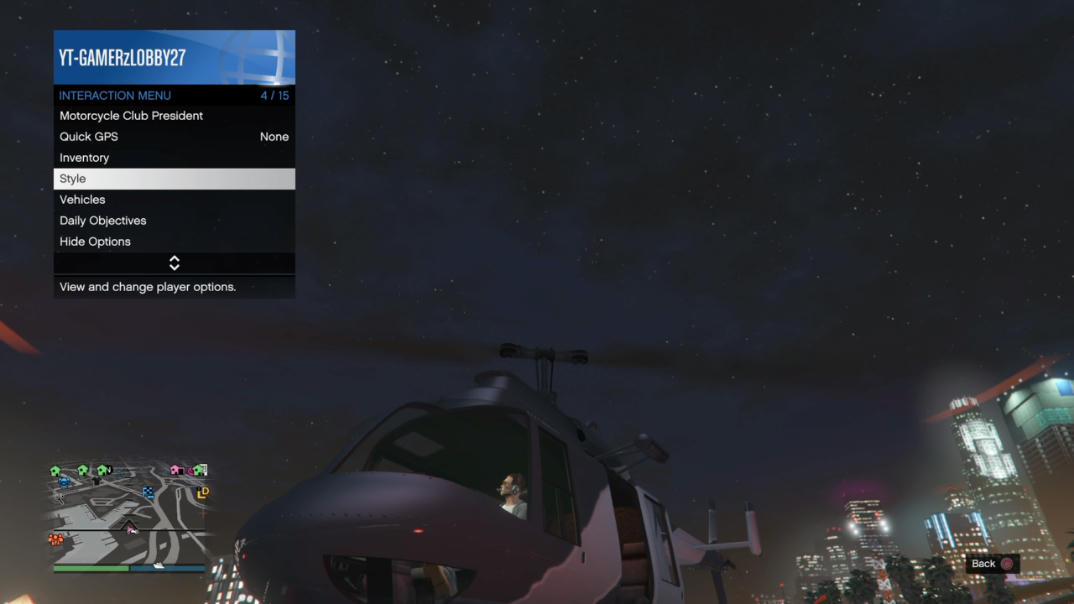The width and height of the screenshot is (1074, 604).
Task: Choose the highlighted Style option
Action: tap(173, 179)
